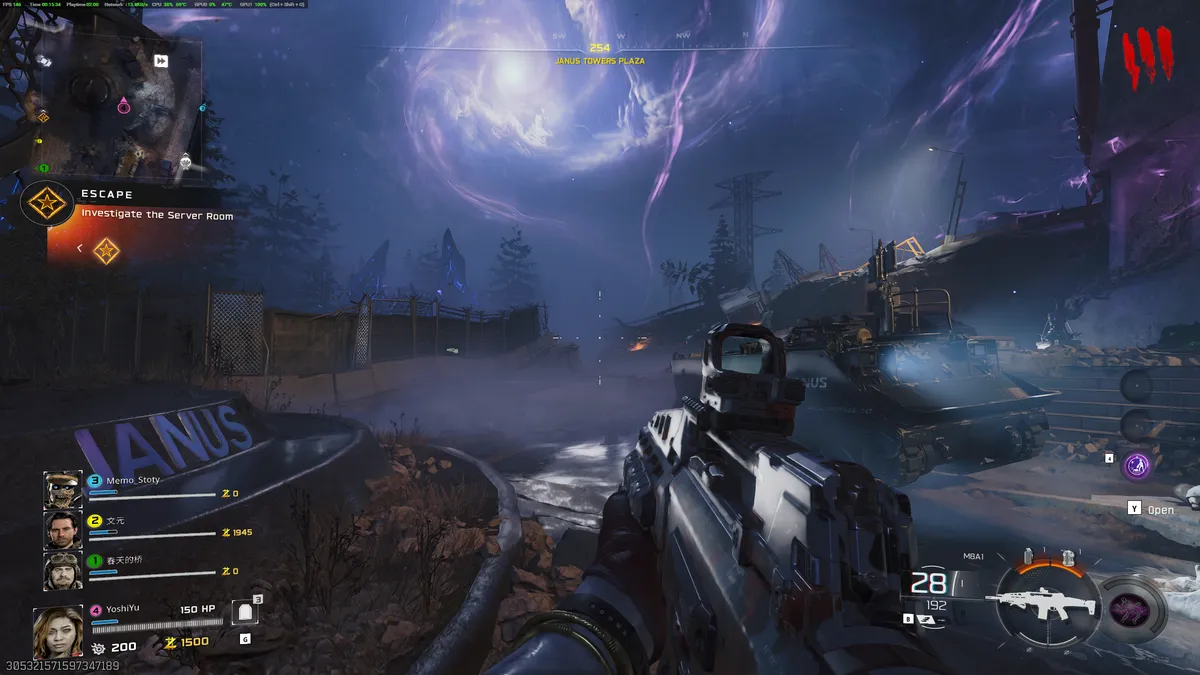
Task: Select the purple round perk icon
Action: (x=1135, y=465)
